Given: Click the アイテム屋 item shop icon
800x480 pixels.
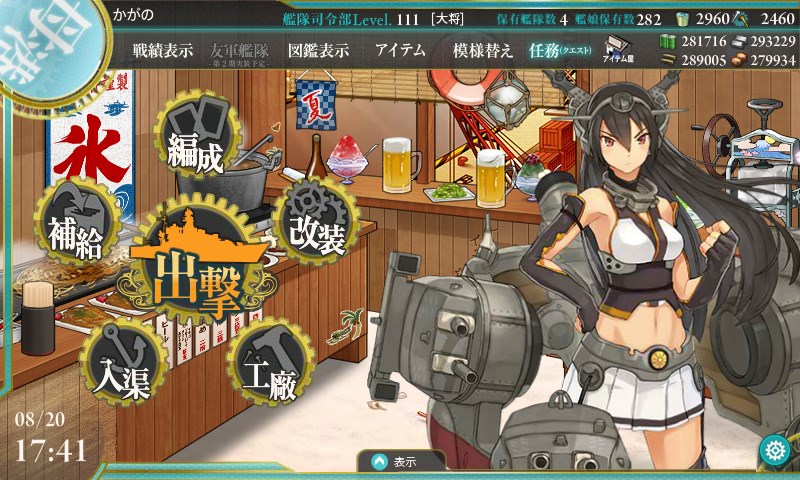Looking at the screenshot, I should [616, 50].
